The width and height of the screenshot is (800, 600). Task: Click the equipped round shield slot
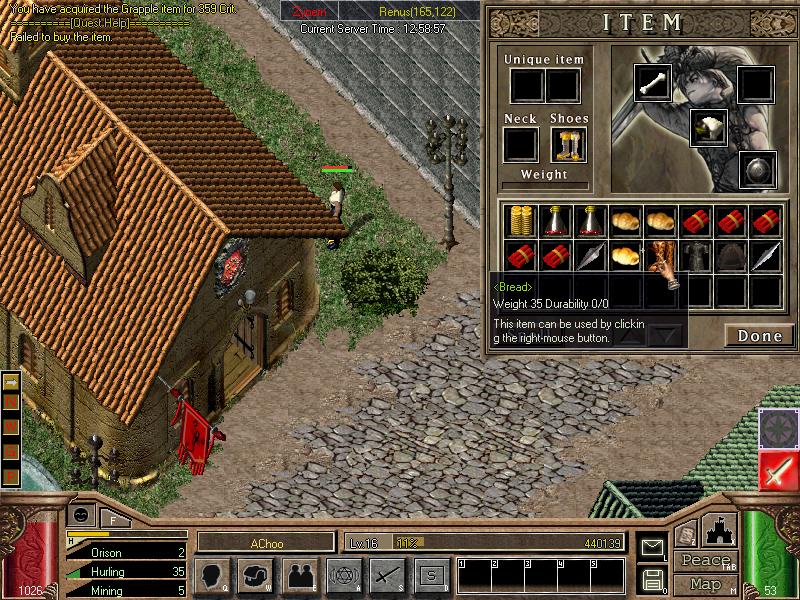point(757,170)
